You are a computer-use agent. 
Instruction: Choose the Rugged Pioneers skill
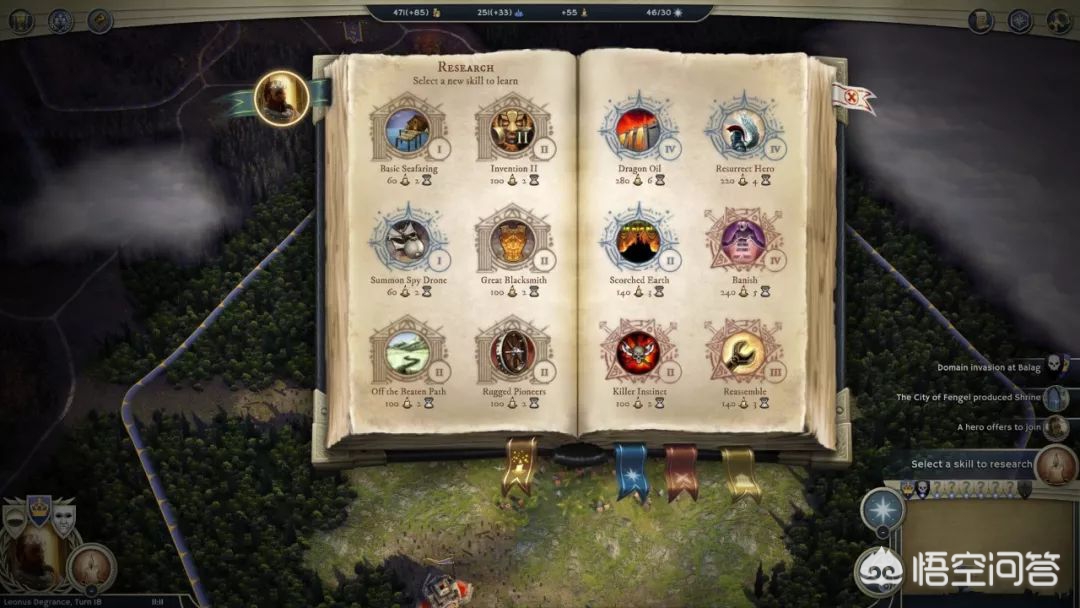click(x=513, y=350)
